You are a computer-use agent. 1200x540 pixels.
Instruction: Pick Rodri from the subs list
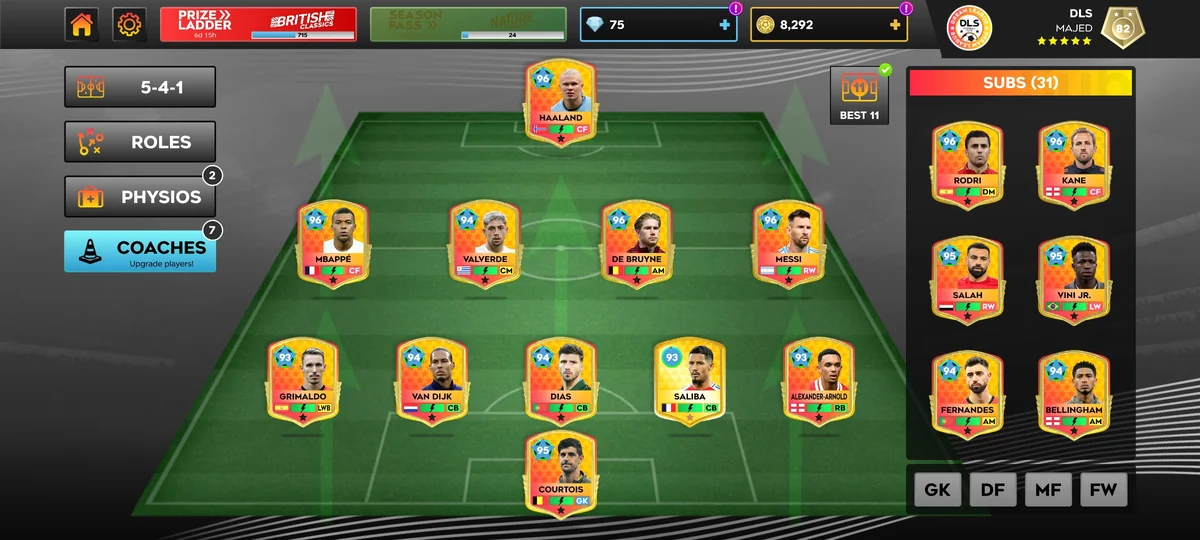967,165
